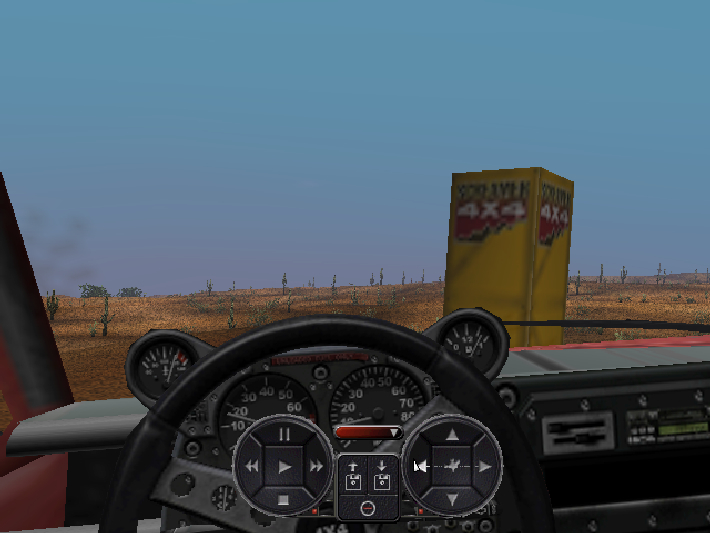Click the up arrow on the camera dial

pos(452,435)
